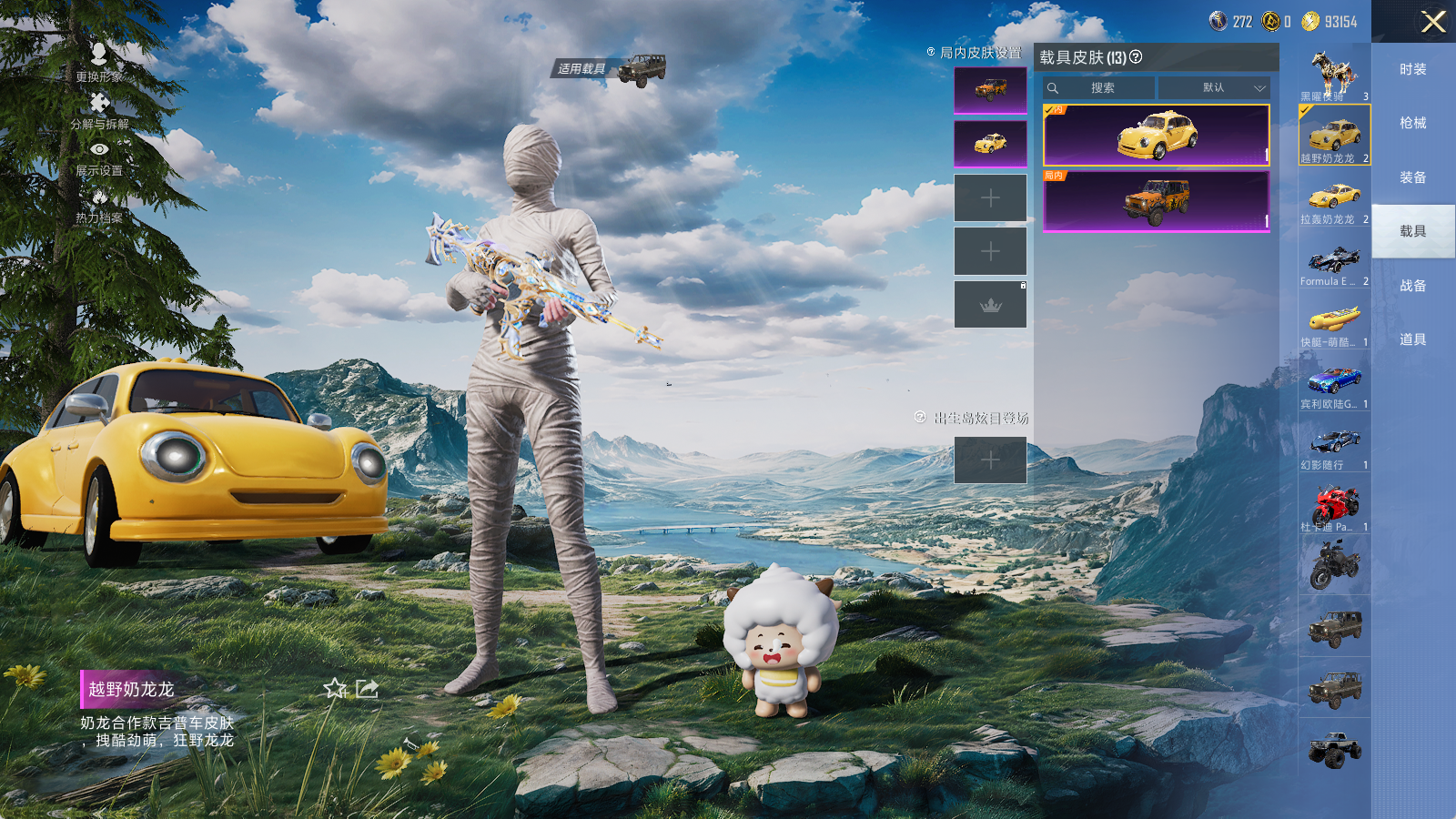Open the 战备 category tab
This screenshot has width=1456, height=819.
coord(1412,286)
